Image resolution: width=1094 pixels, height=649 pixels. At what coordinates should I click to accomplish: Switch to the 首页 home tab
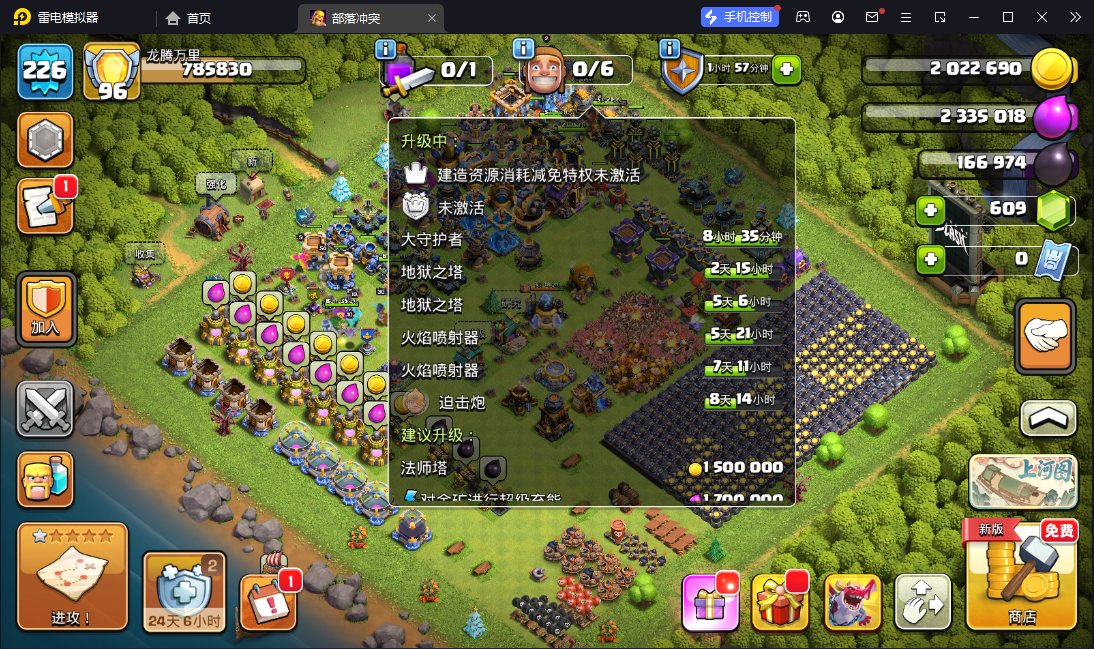click(x=189, y=17)
